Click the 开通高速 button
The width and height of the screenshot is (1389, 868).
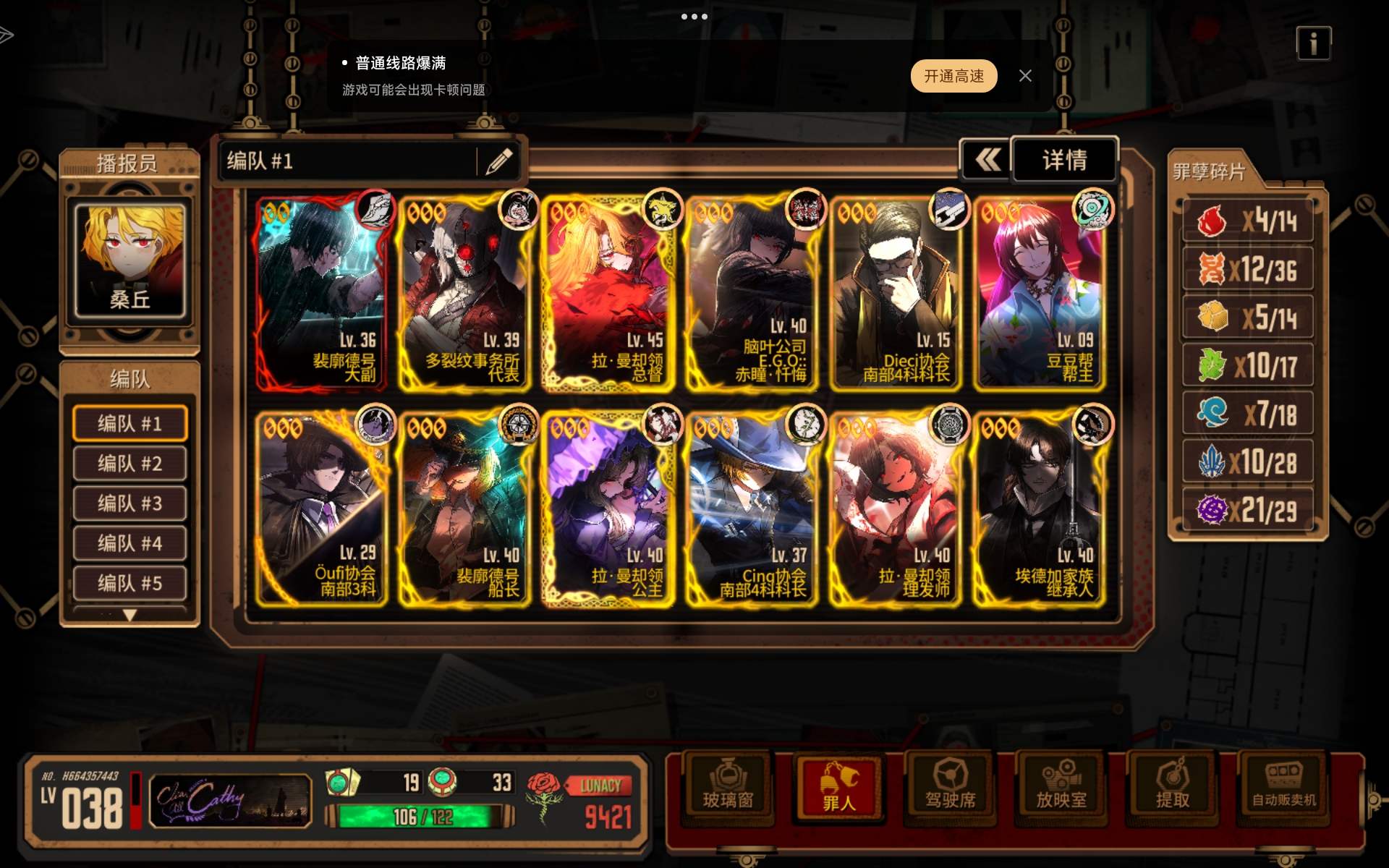pyautogui.click(x=953, y=76)
